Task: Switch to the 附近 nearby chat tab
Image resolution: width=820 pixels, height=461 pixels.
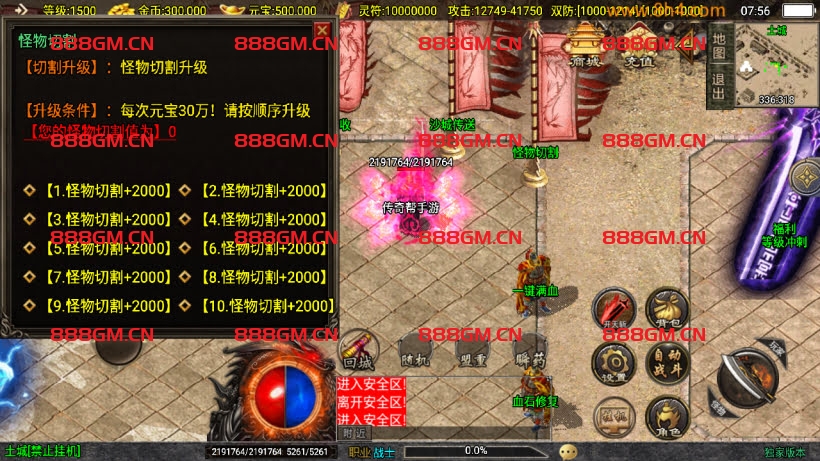Action: [x=353, y=432]
